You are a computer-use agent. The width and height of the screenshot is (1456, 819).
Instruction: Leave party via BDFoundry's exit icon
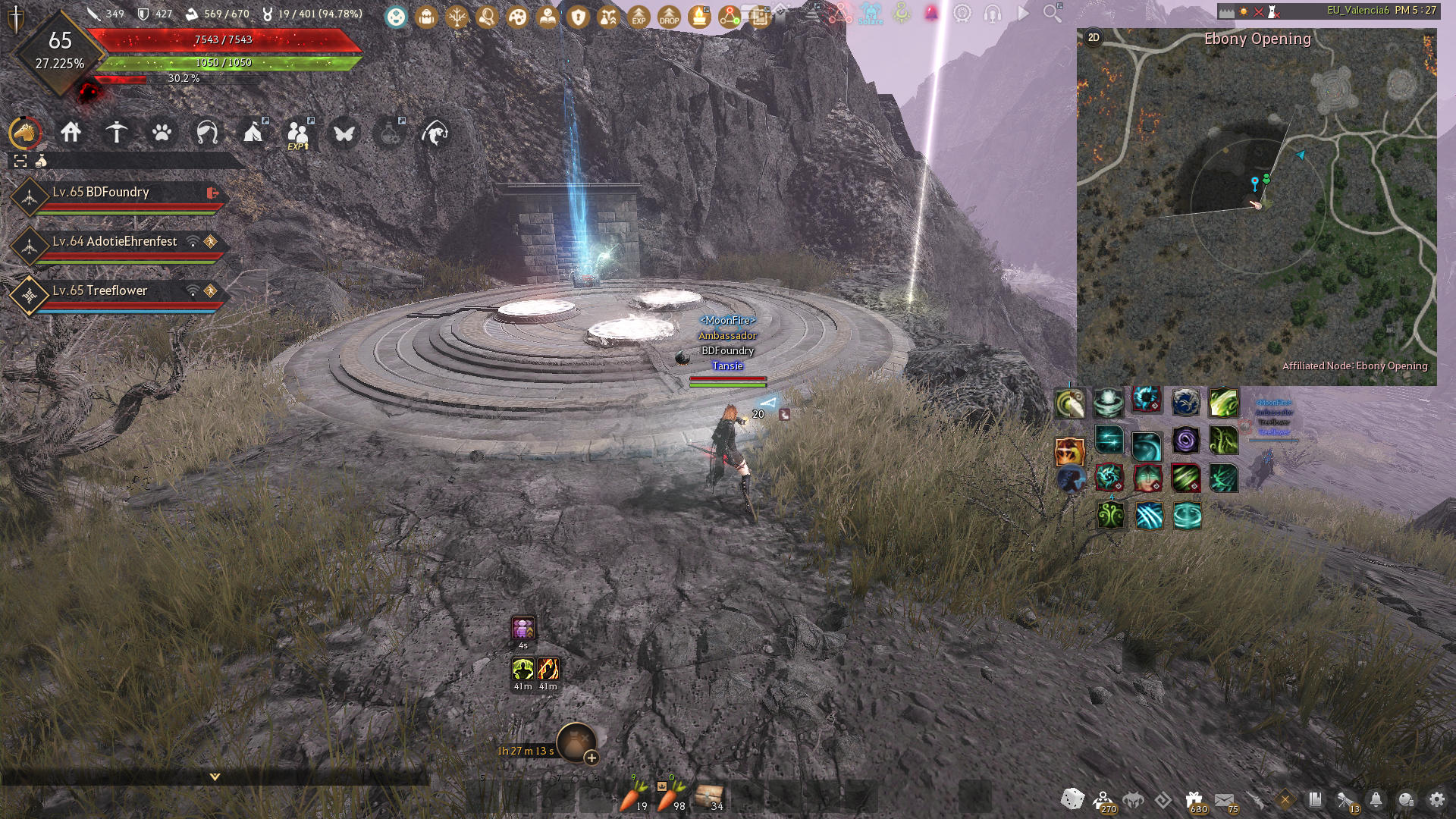212,193
